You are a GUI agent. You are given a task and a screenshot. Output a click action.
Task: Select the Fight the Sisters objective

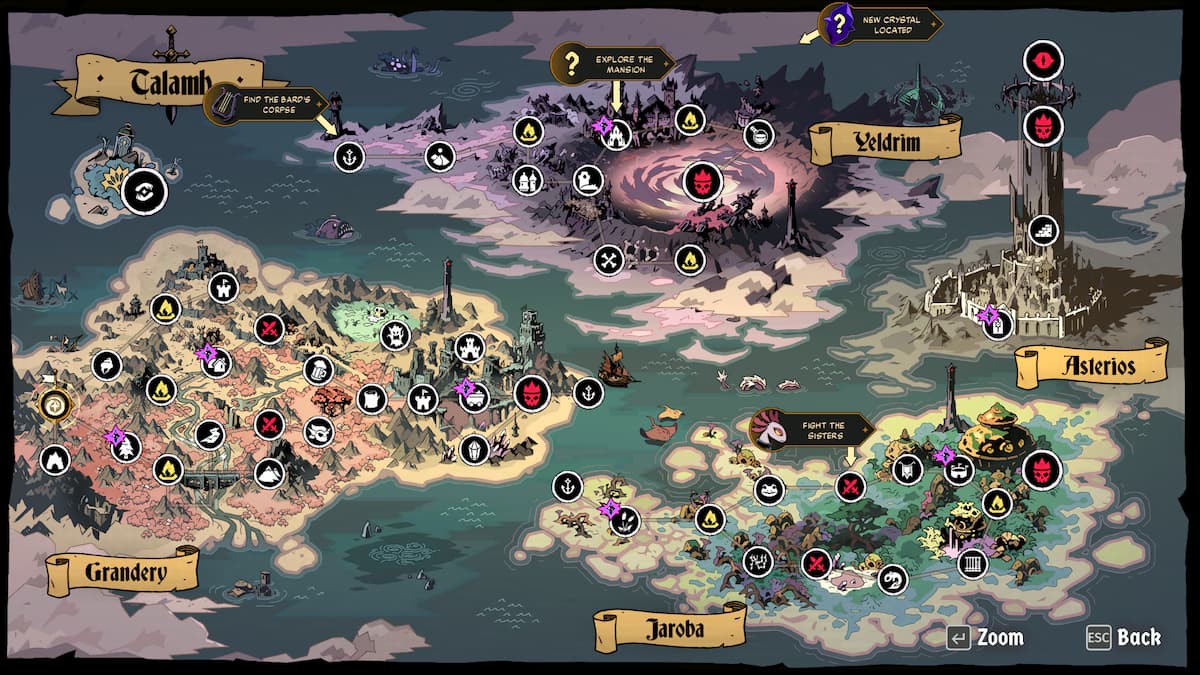click(x=812, y=431)
